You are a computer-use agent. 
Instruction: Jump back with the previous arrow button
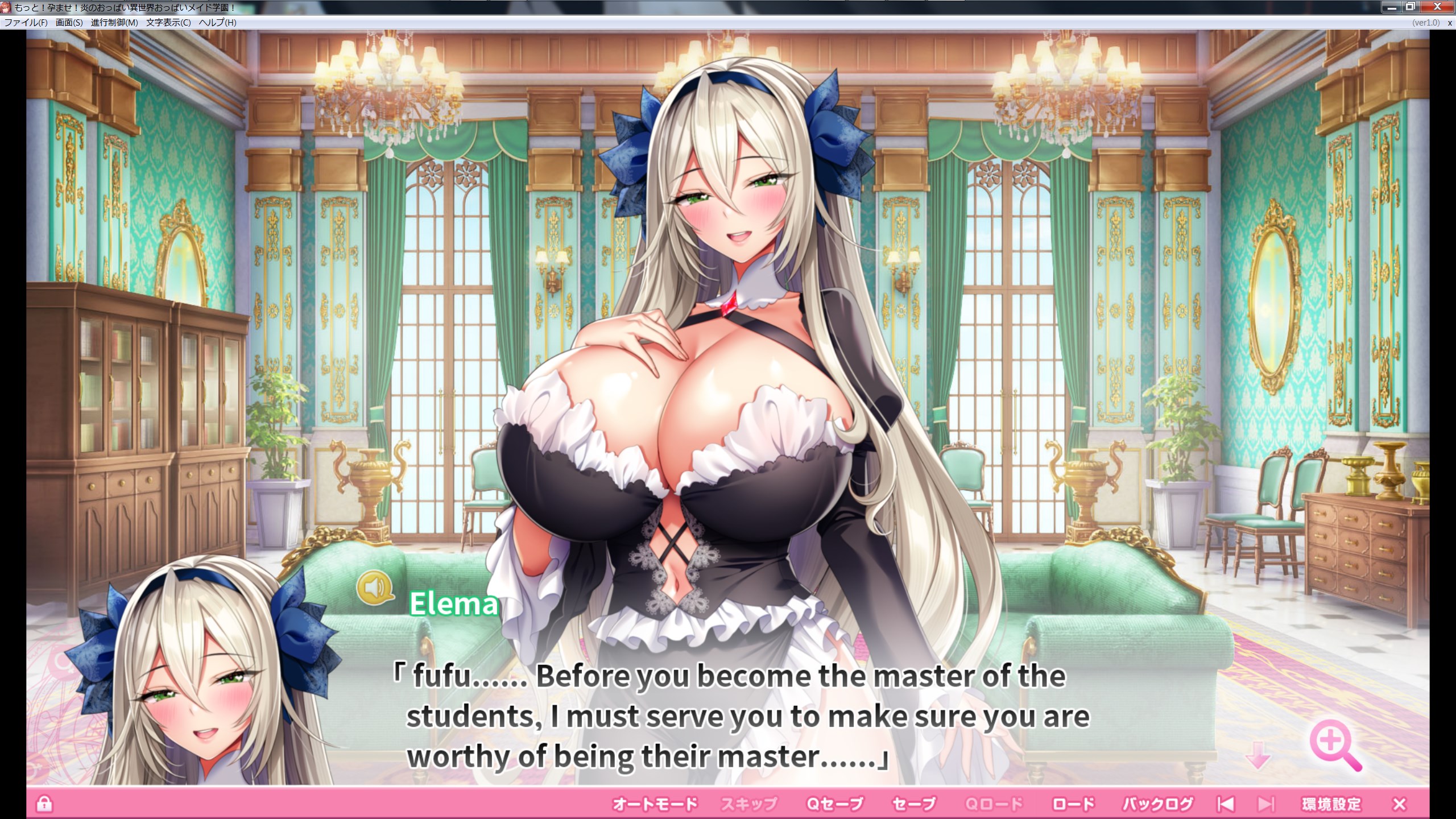(1226, 804)
